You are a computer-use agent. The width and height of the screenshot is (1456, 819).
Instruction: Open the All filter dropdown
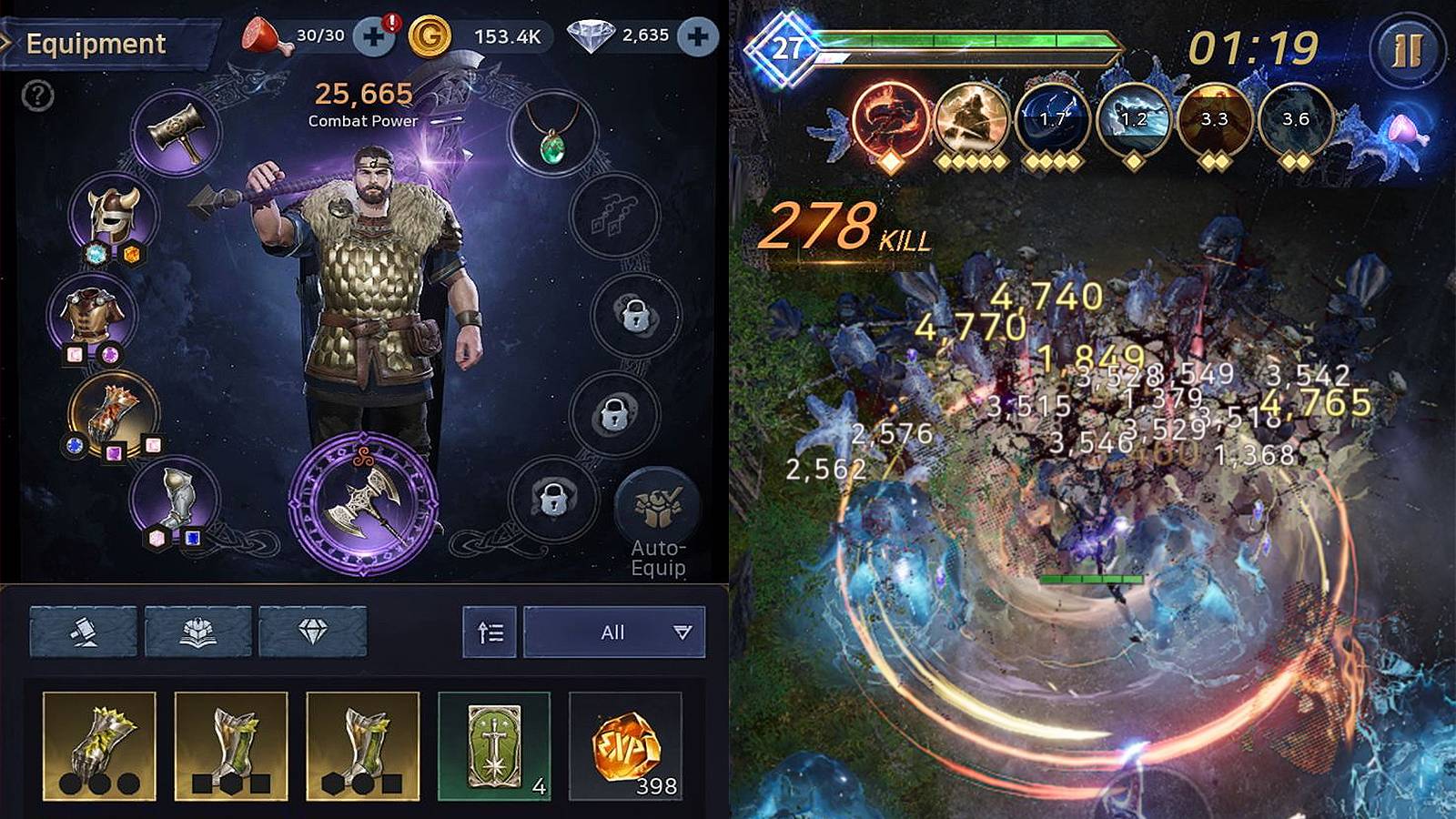pos(614,632)
